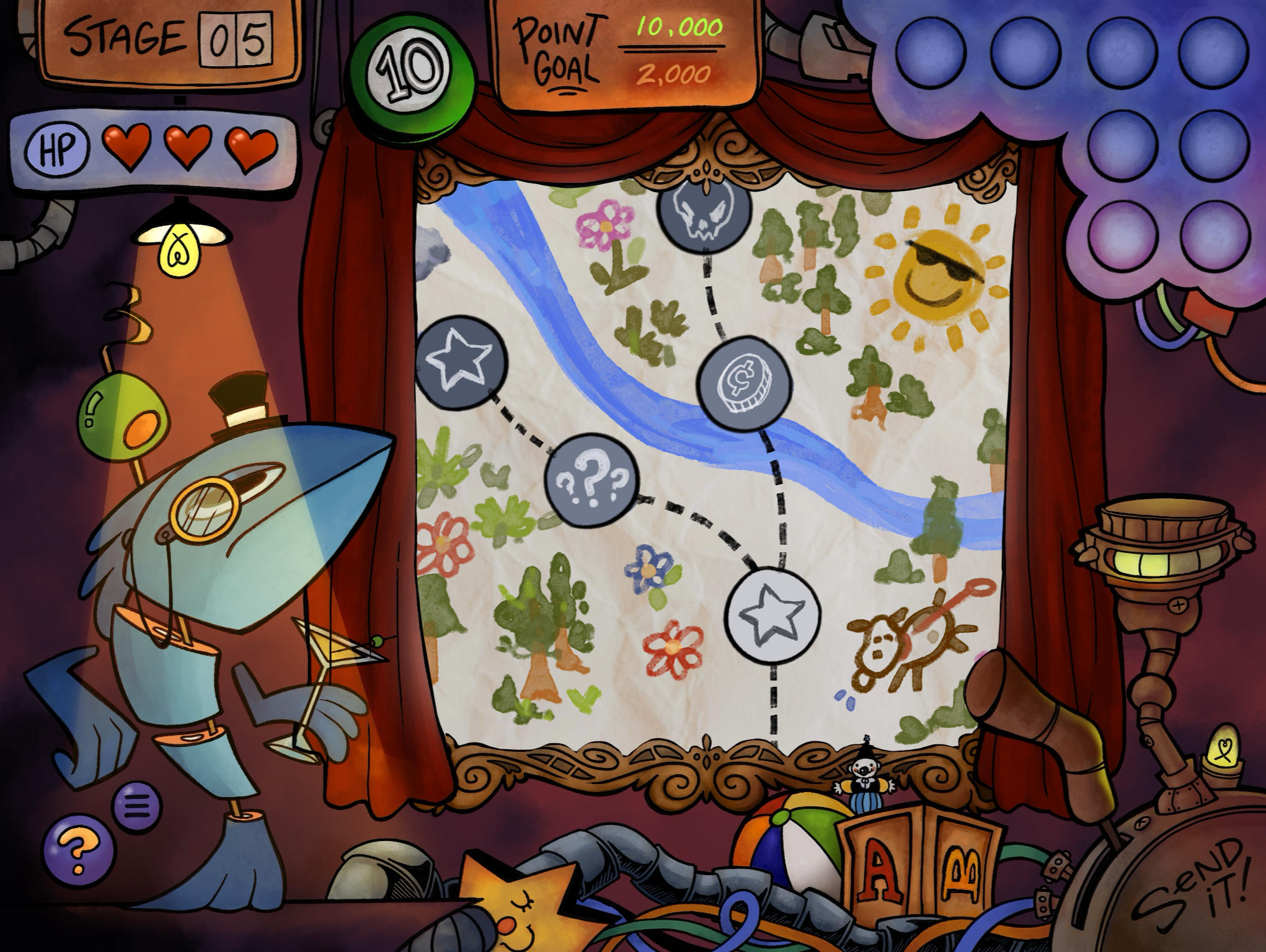The height and width of the screenshot is (952, 1266).
Task: Select the highlighted light star node
Action: [772, 615]
